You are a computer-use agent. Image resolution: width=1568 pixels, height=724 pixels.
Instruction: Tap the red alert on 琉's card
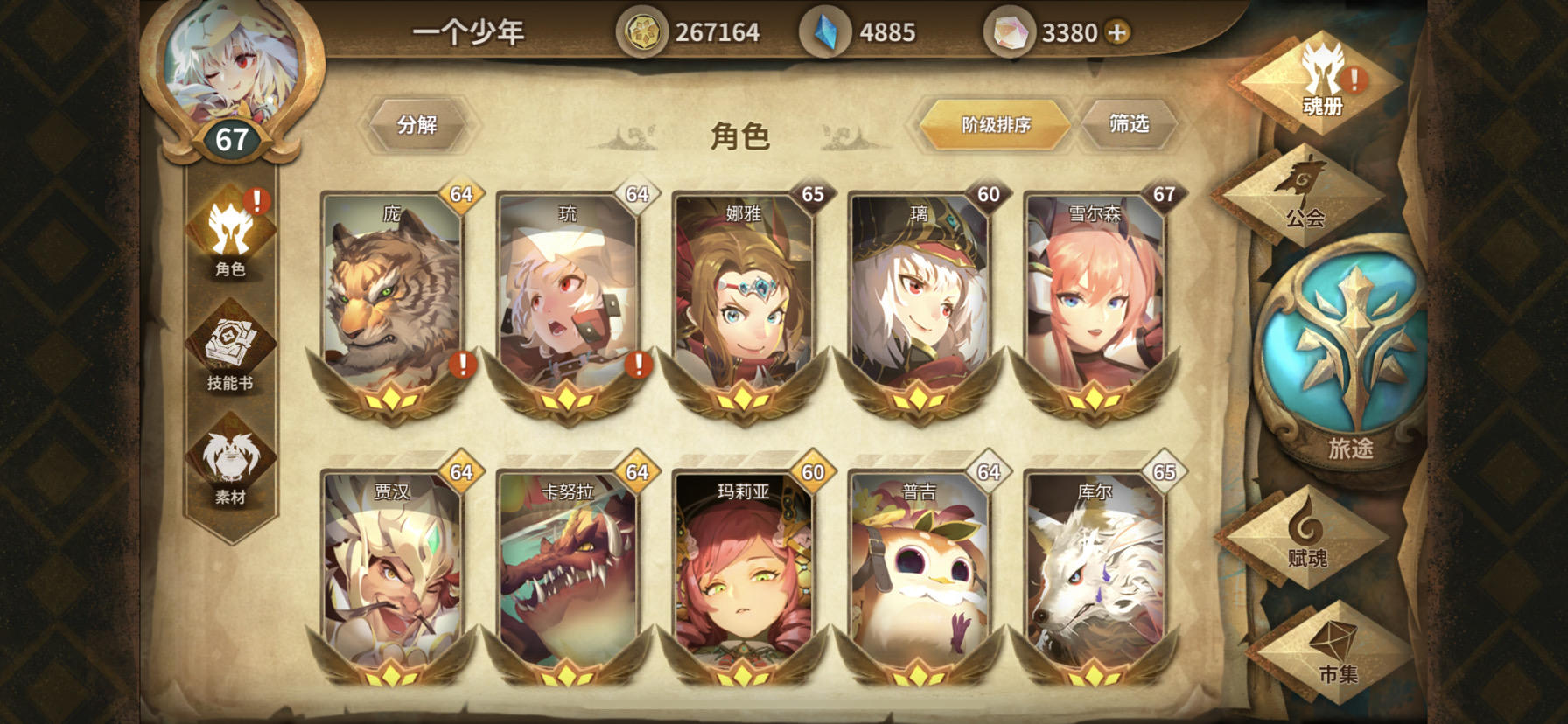636,364
